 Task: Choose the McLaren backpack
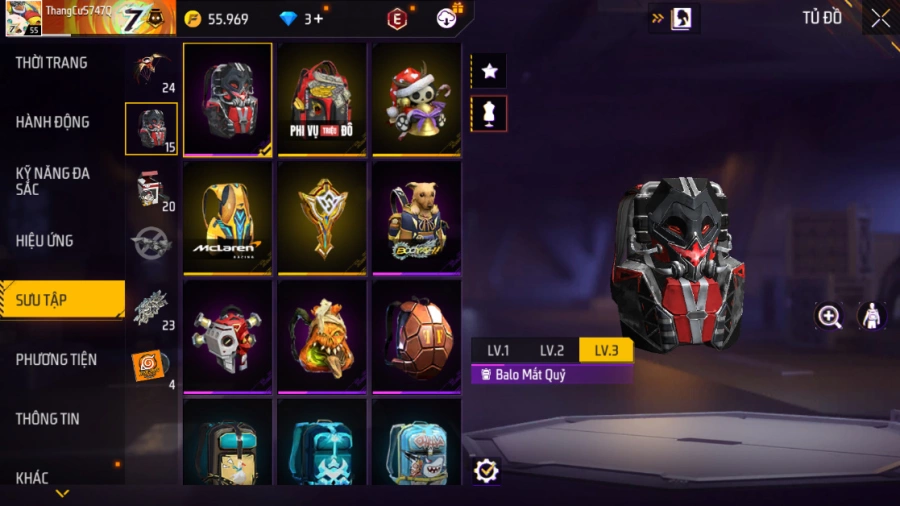click(227, 217)
